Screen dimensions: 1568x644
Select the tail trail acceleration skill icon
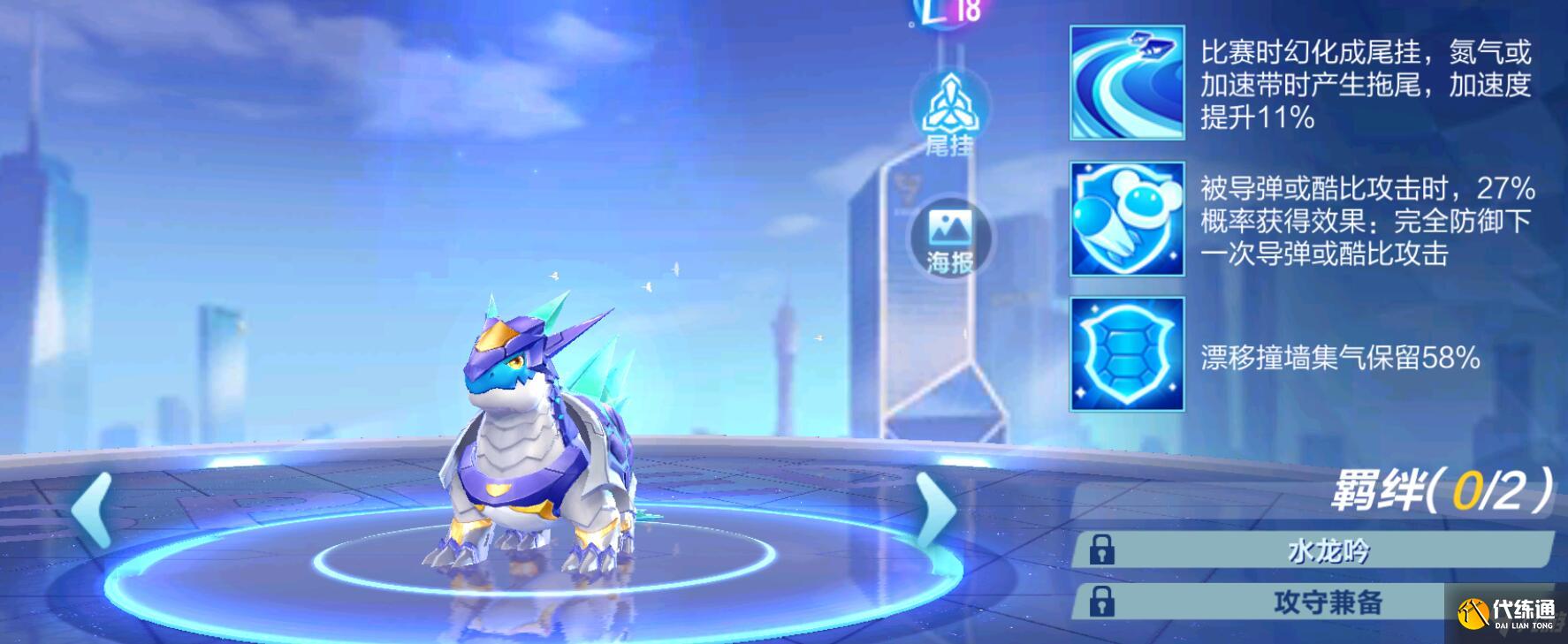(x=1126, y=82)
